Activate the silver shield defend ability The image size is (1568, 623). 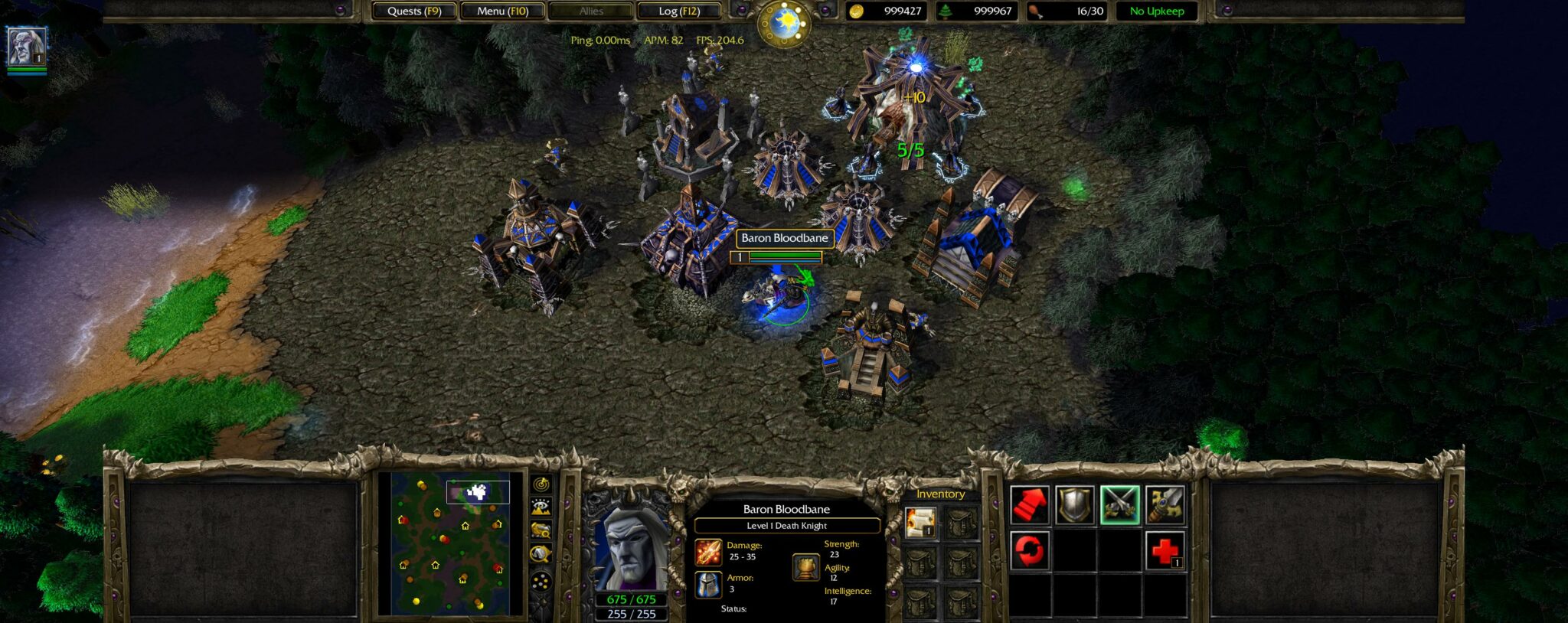pos(1076,505)
